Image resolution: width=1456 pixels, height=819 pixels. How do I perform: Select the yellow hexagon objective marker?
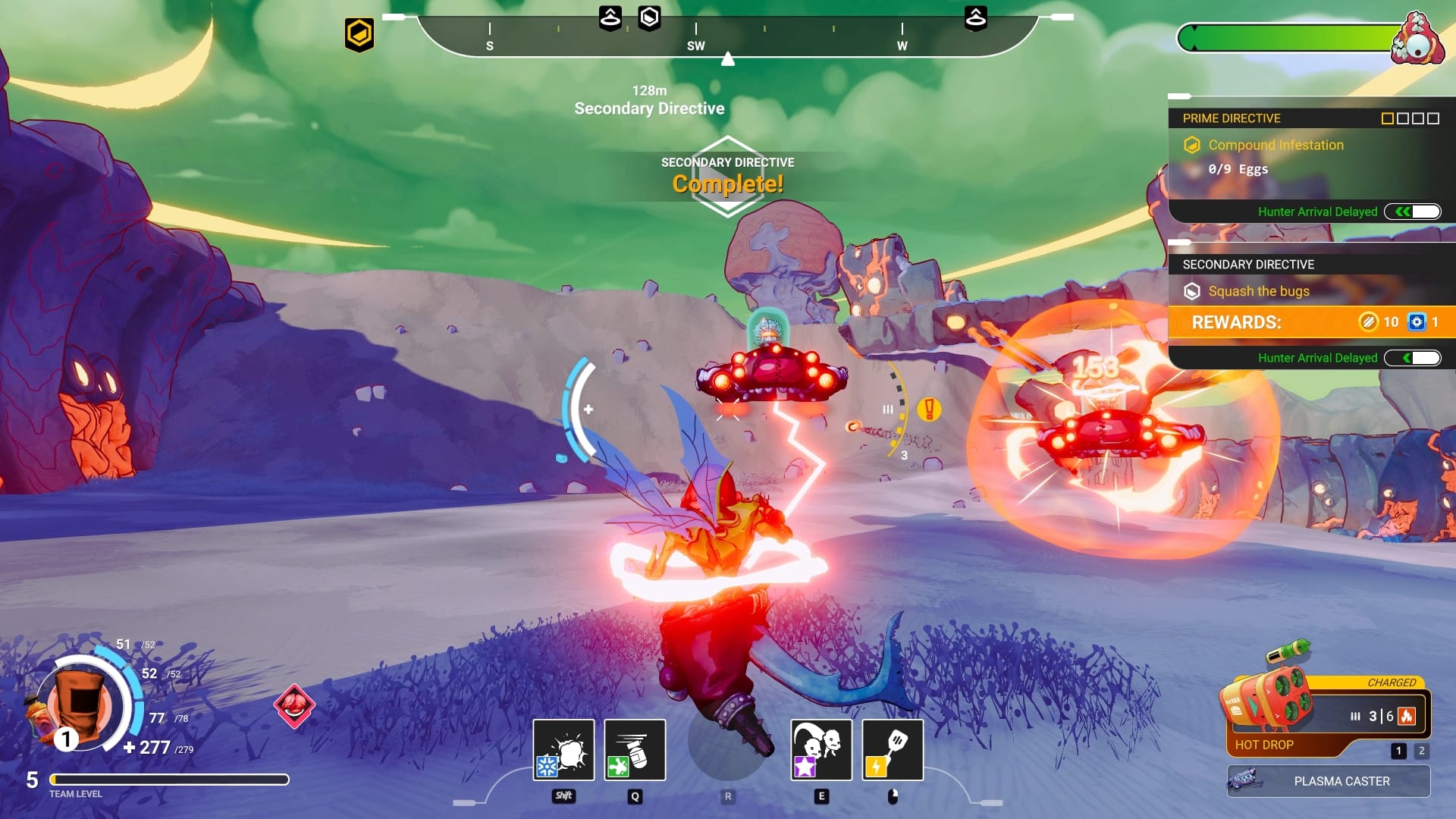click(359, 34)
